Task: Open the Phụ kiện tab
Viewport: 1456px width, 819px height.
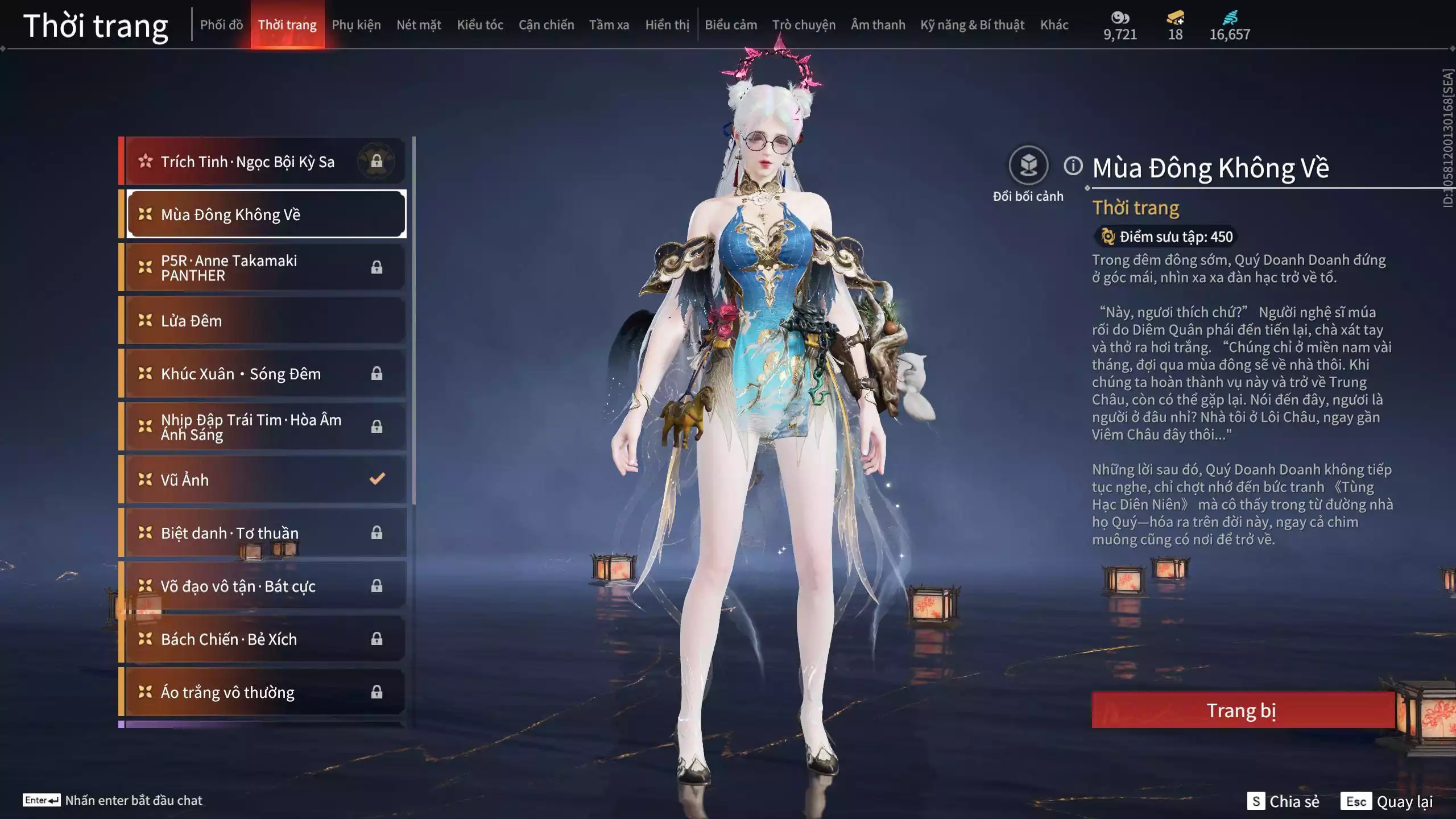Action: 356,25
